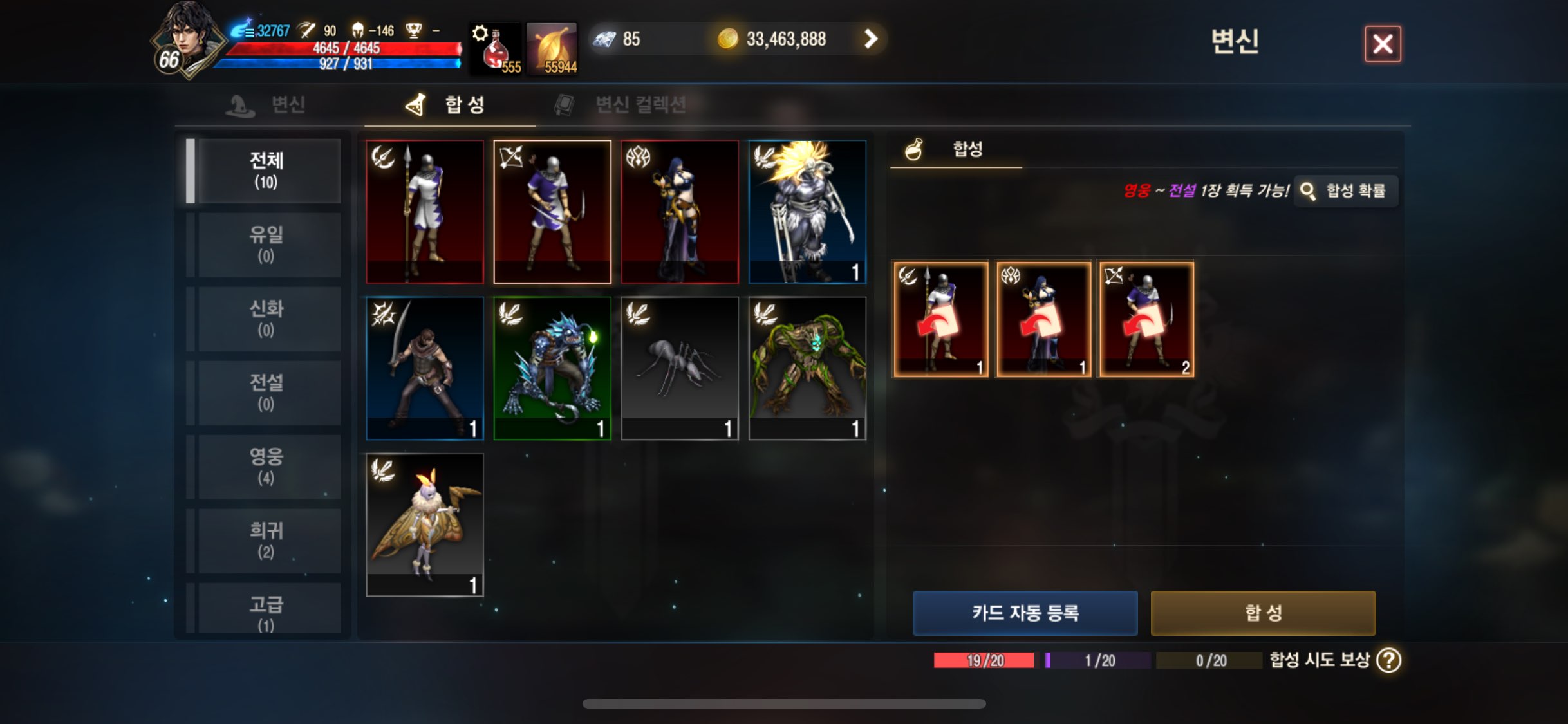Select the blonde armored beast card
Screen dimensions: 1568x724
[x=807, y=212]
